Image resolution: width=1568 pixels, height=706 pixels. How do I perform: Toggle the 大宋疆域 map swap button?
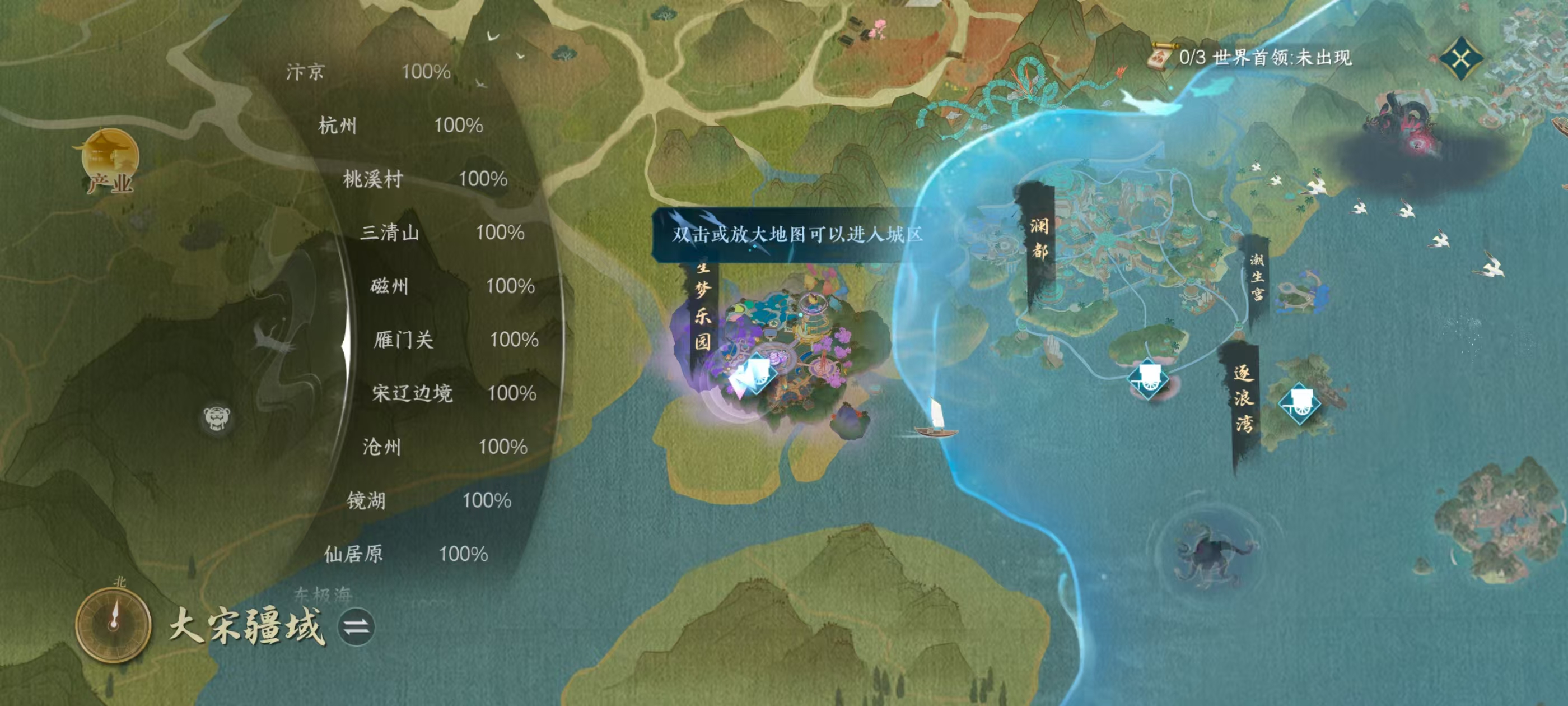pos(356,628)
